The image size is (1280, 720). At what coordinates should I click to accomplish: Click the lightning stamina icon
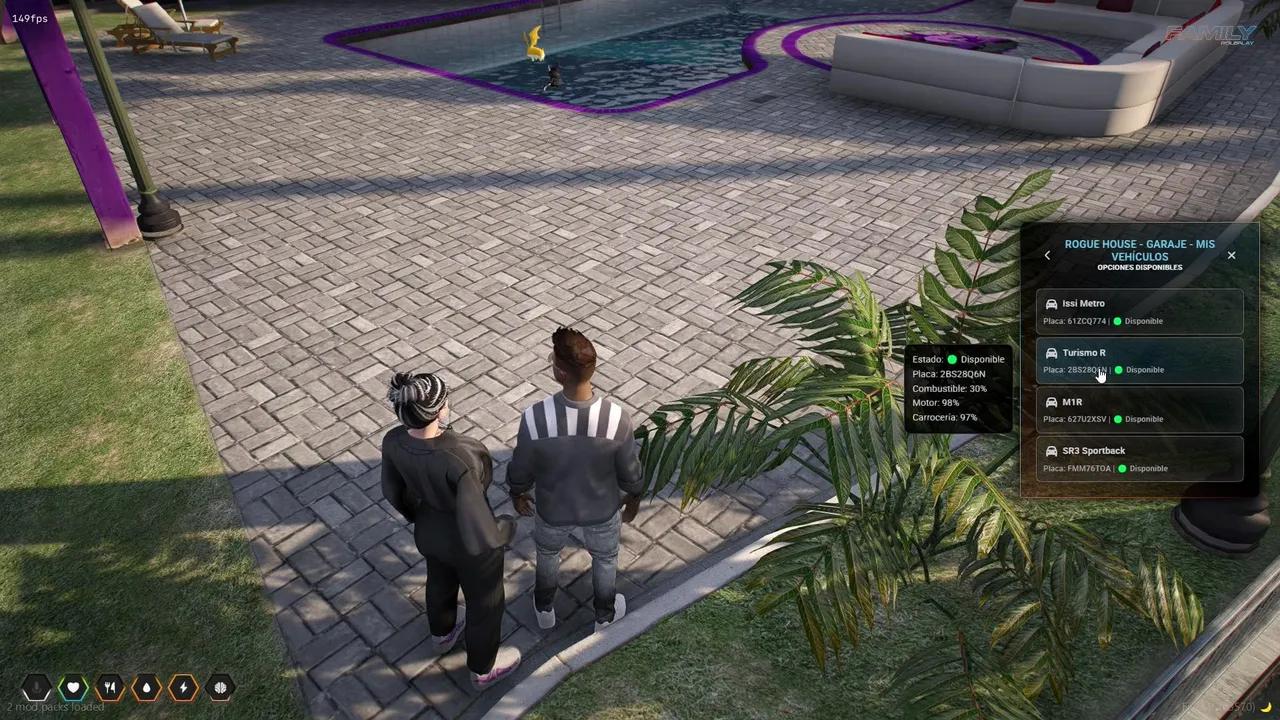183,687
